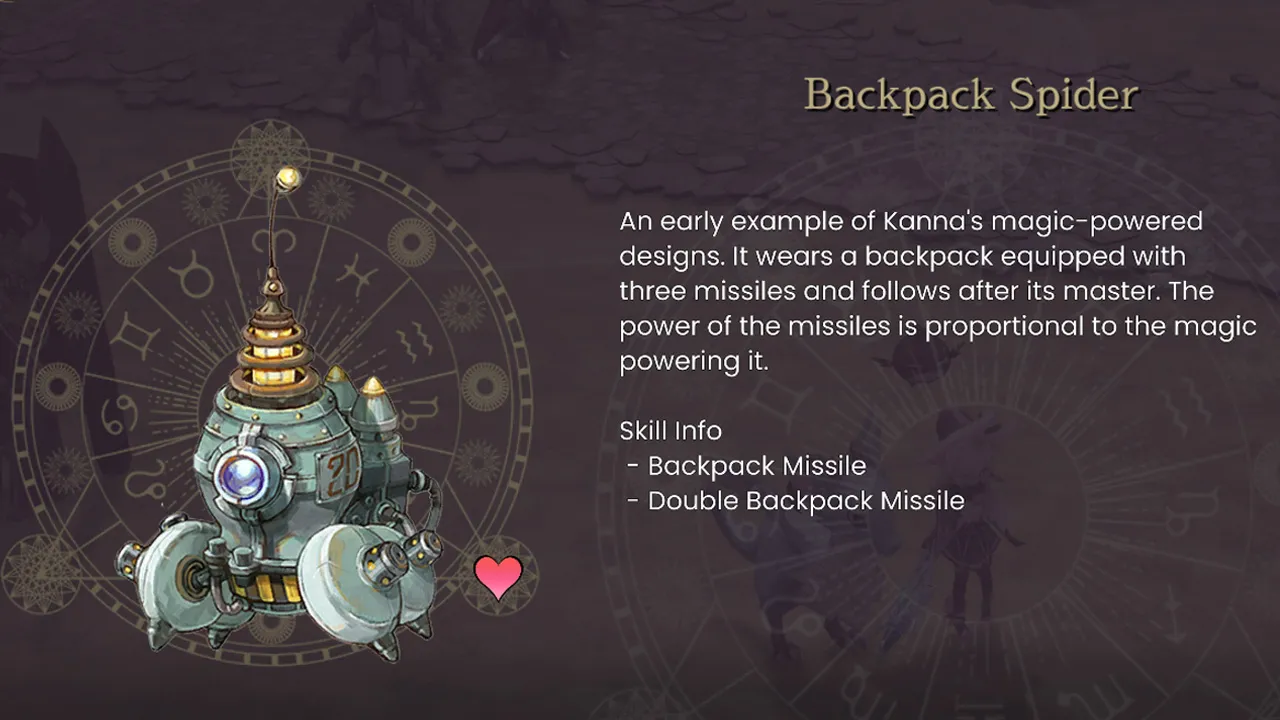Expand the Skill Info section

(671, 431)
